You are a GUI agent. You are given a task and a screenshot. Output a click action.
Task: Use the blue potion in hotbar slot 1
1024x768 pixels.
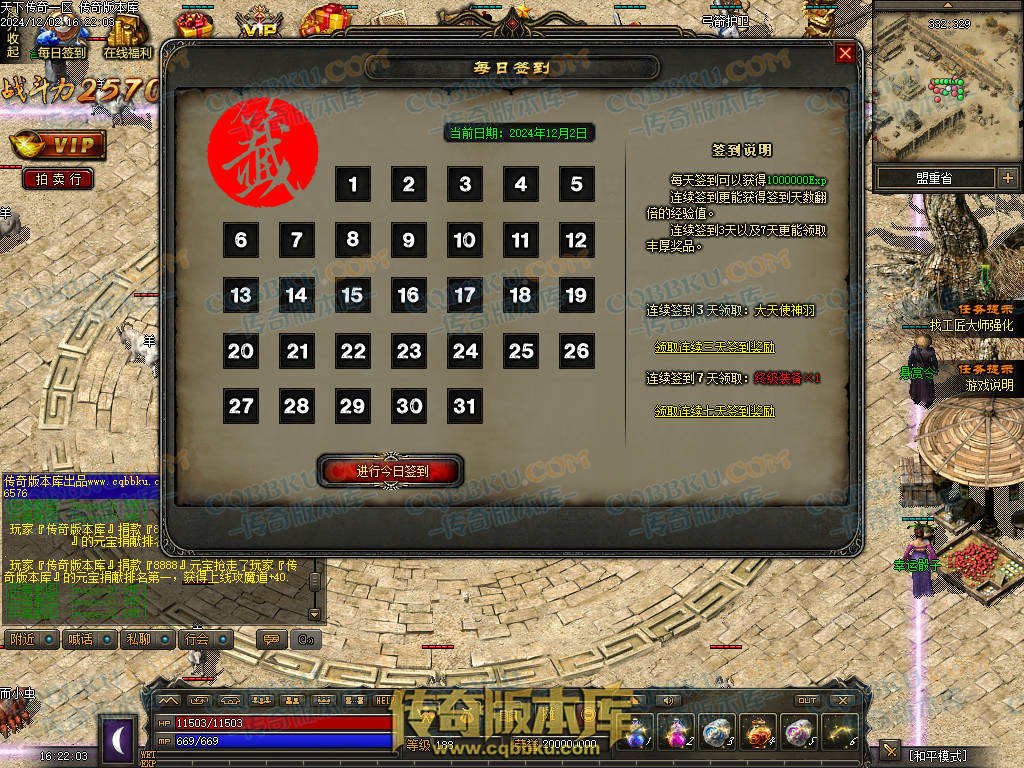pyautogui.click(x=638, y=733)
